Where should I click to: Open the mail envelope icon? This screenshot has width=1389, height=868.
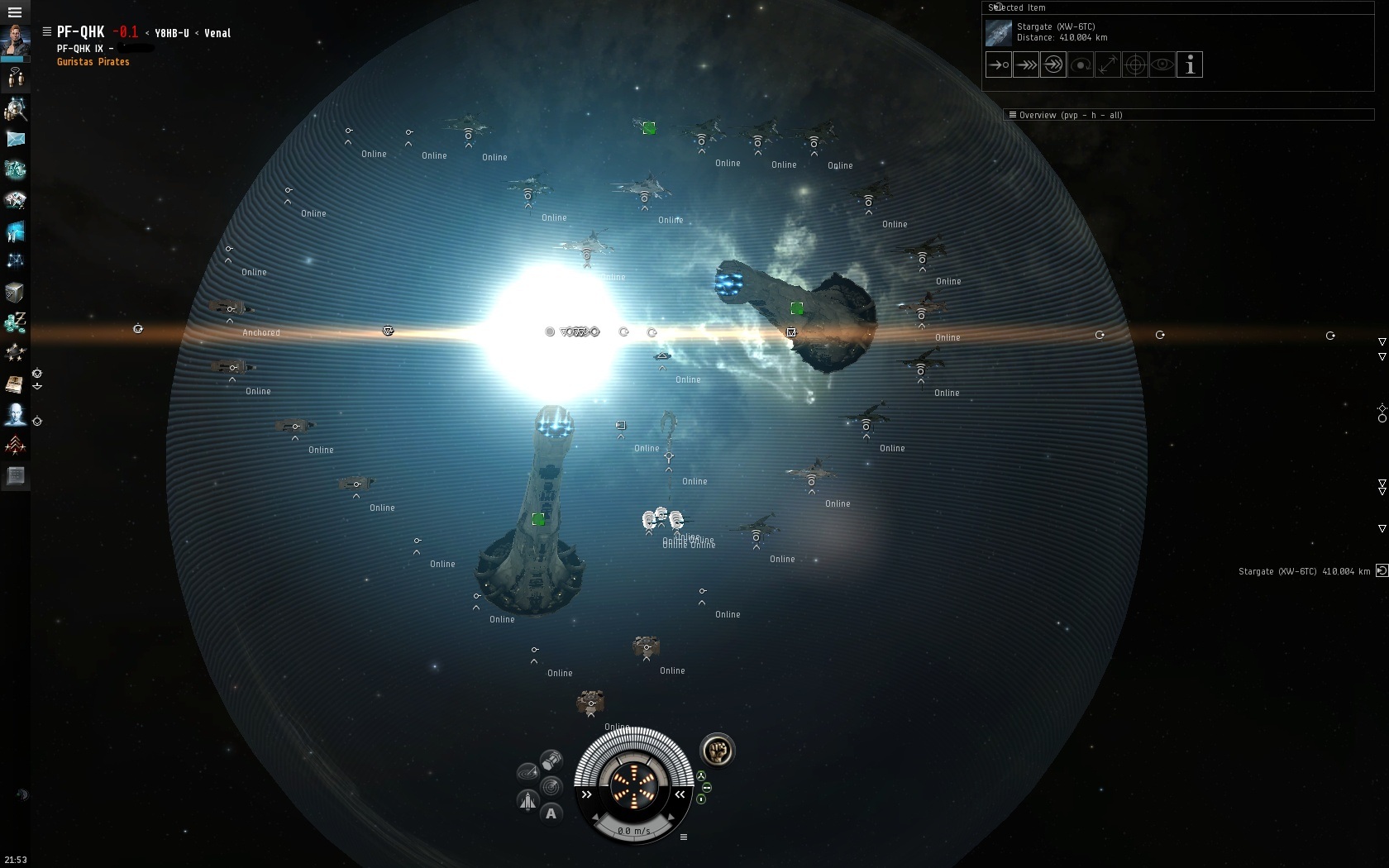click(15, 139)
